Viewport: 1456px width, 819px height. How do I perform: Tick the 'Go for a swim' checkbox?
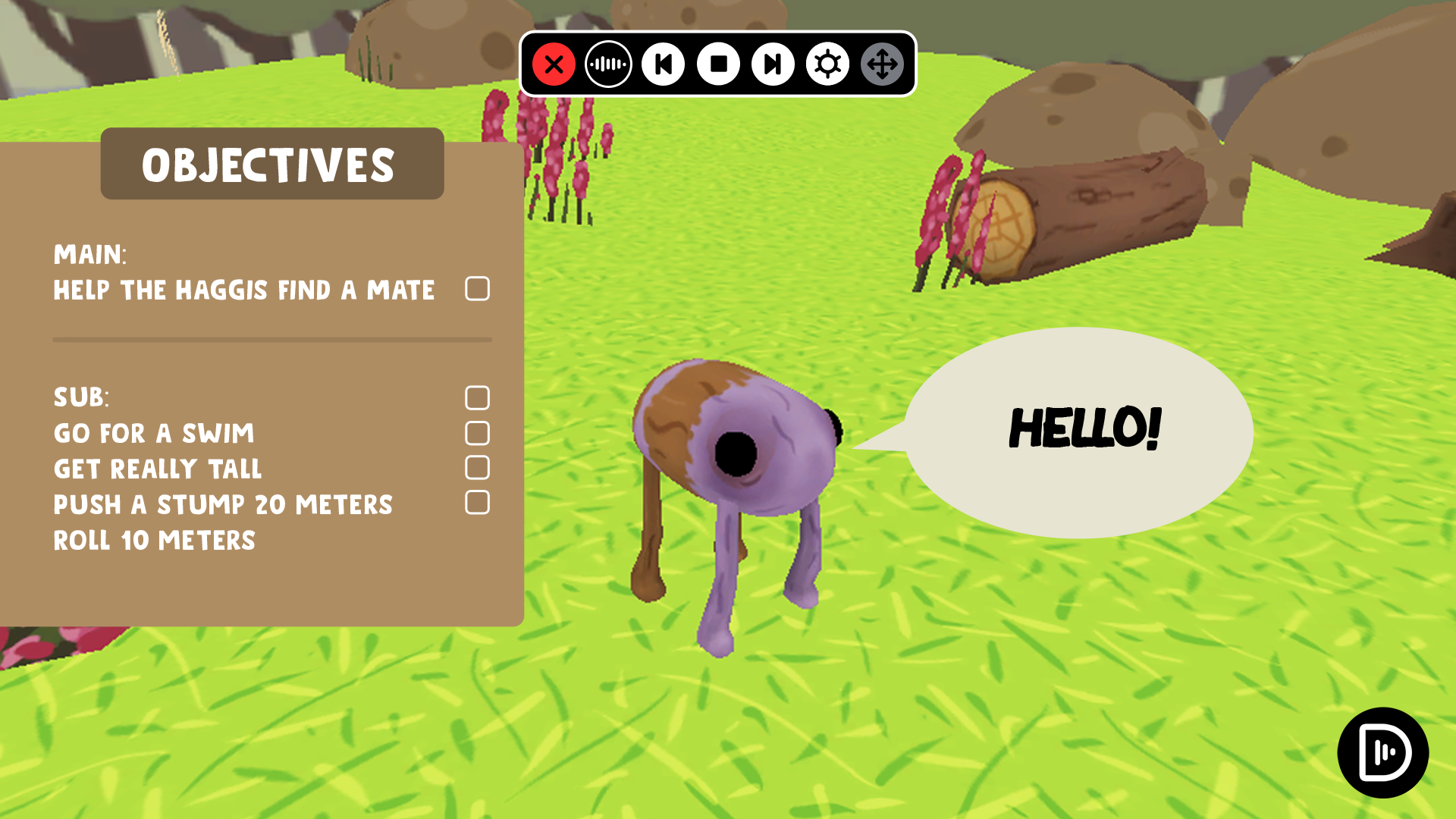(479, 432)
